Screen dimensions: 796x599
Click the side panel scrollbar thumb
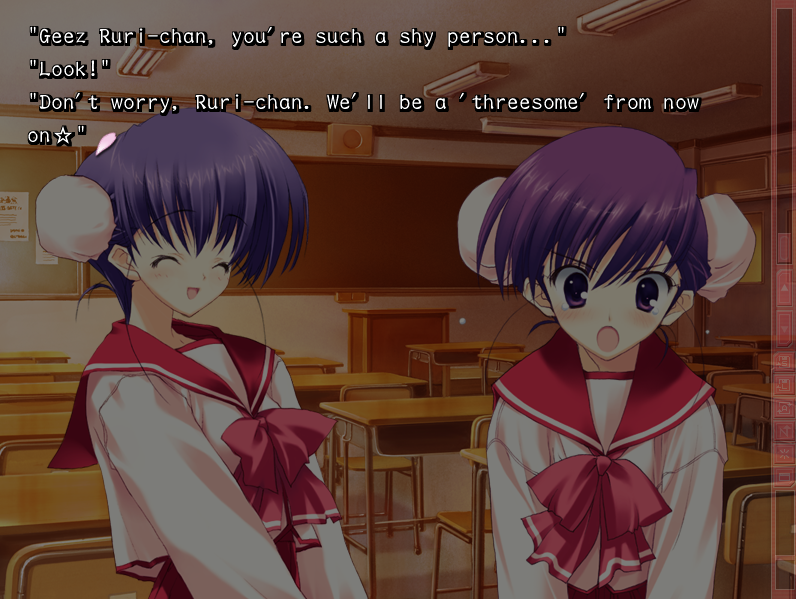pos(785,247)
